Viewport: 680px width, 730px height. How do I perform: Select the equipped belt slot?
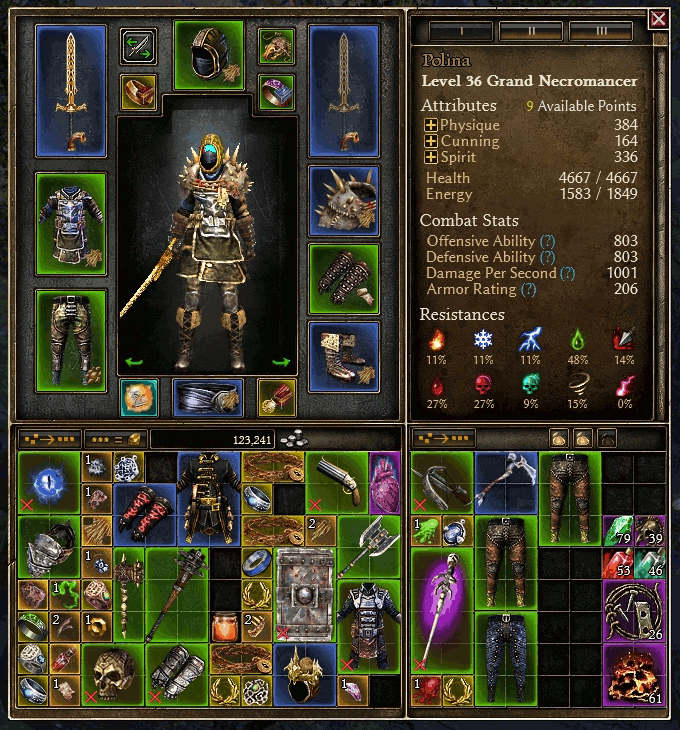(x=208, y=397)
